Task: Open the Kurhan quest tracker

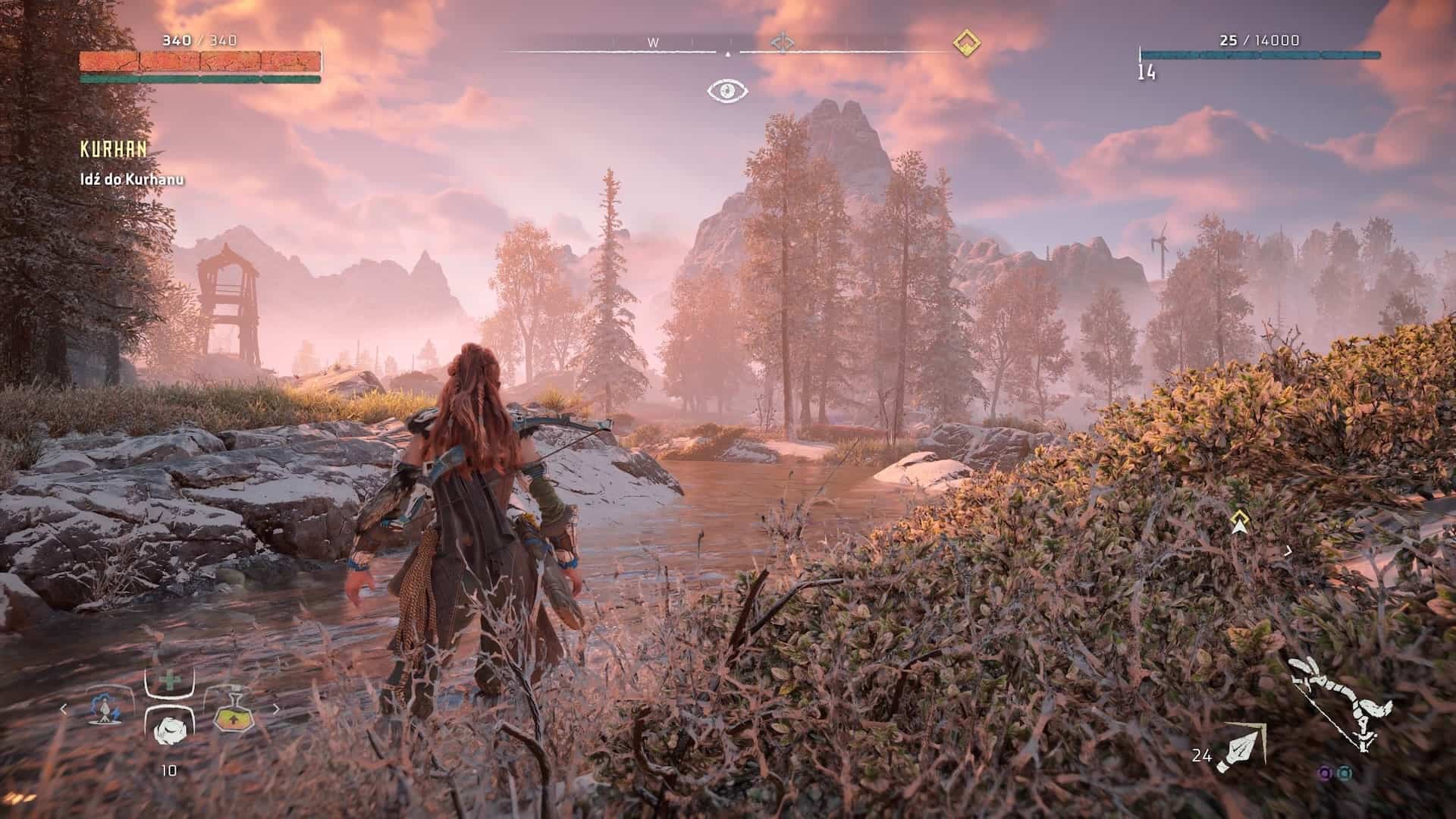Action: [114, 149]
